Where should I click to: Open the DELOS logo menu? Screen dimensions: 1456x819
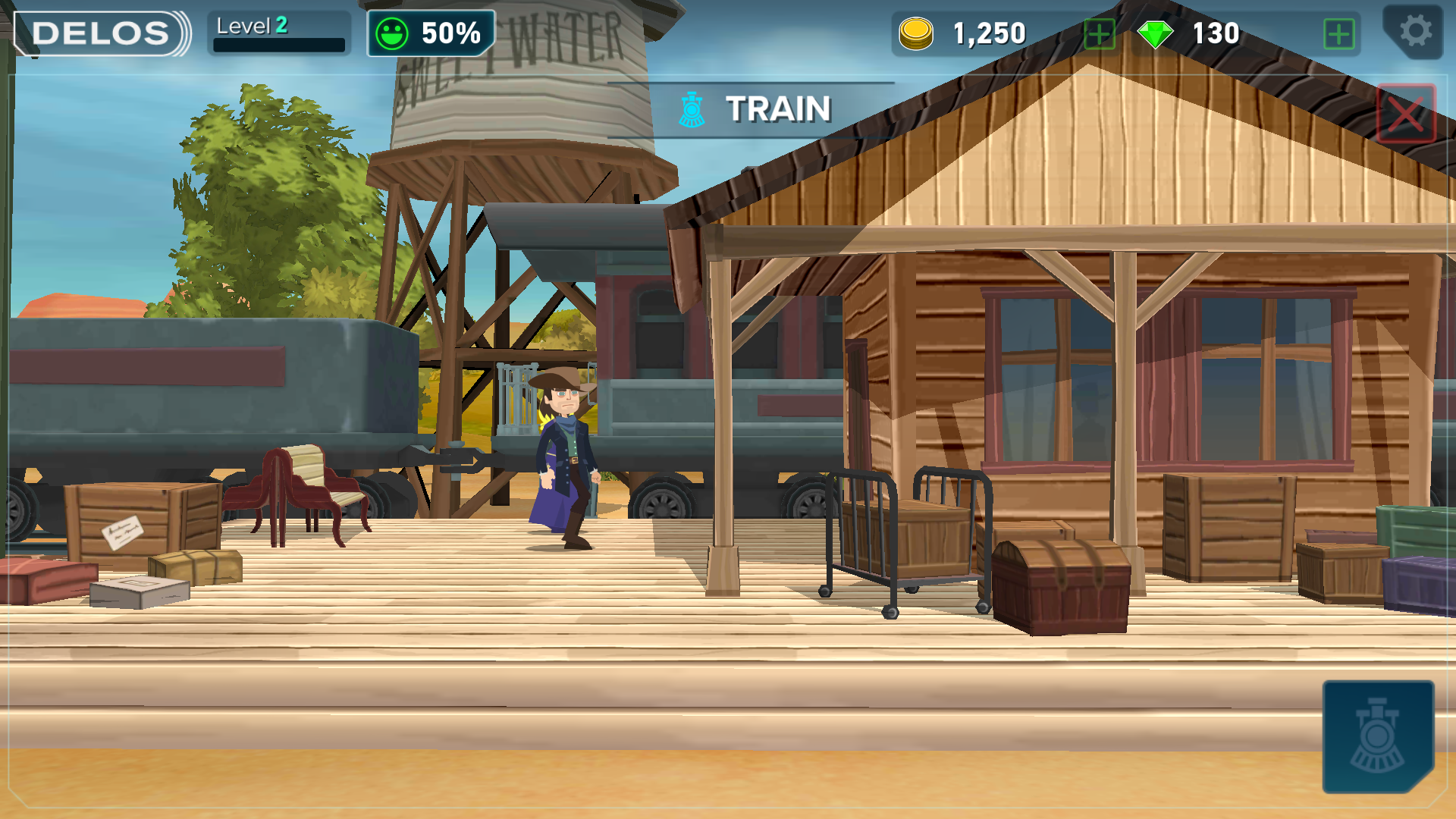[x=101, y=33]
